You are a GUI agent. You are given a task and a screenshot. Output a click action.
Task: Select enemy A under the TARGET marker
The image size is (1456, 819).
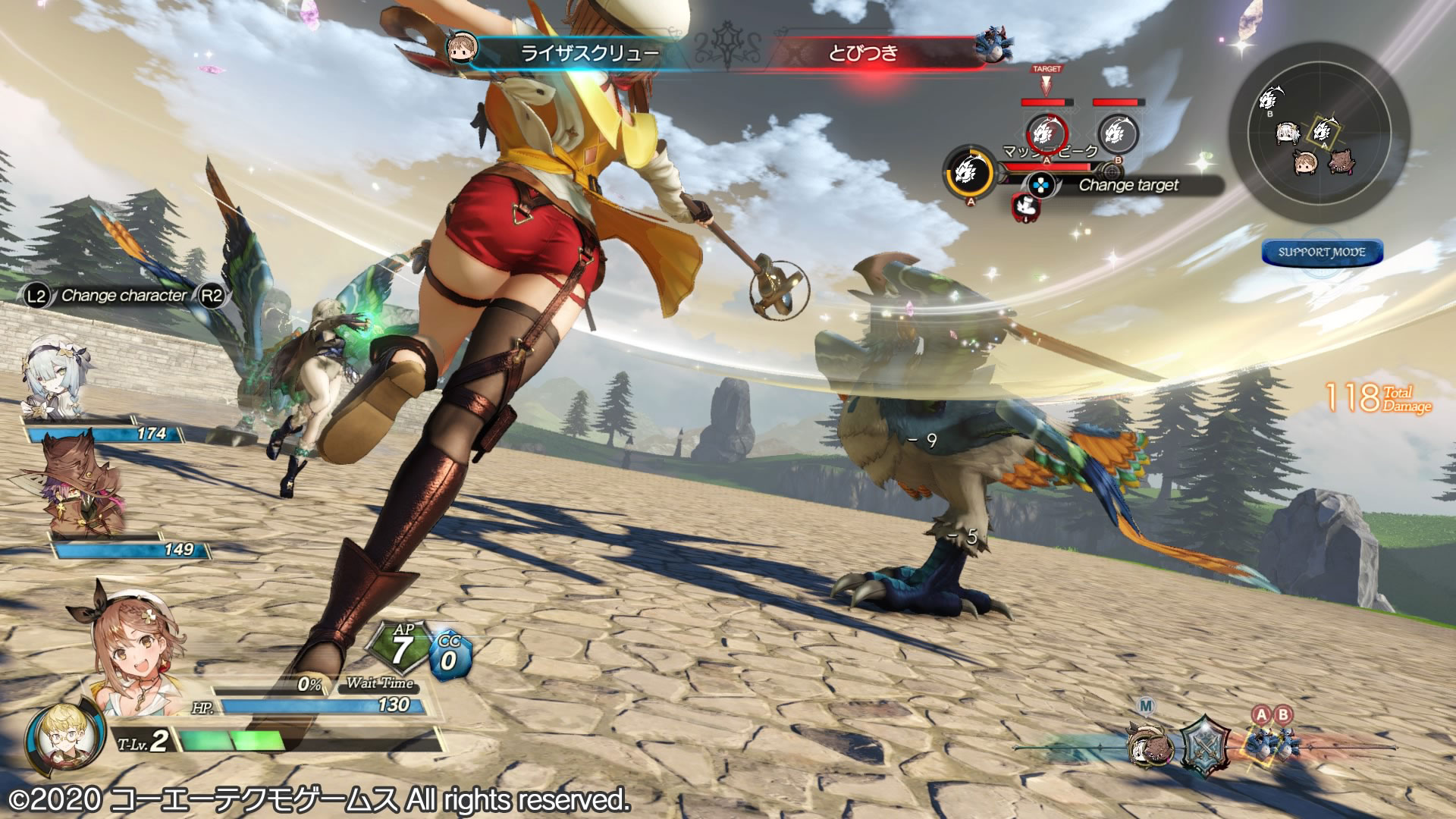tap(1046, 134)
